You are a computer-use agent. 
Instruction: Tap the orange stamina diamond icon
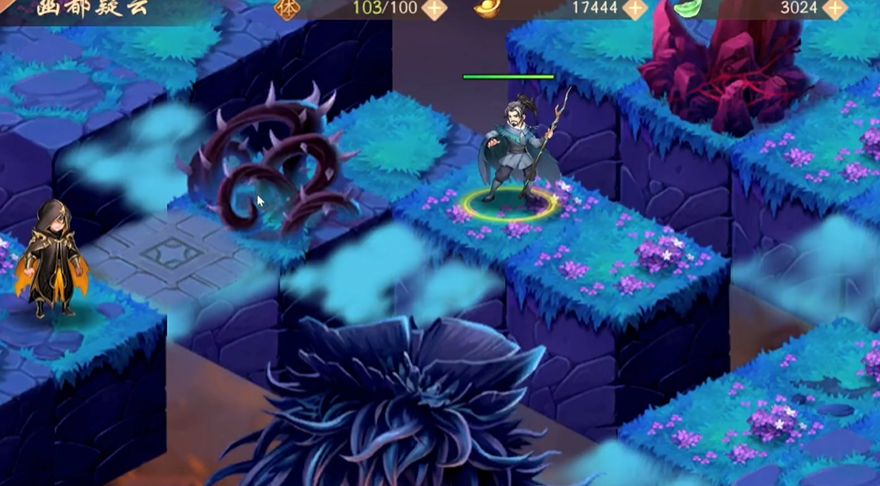[287, 8]
